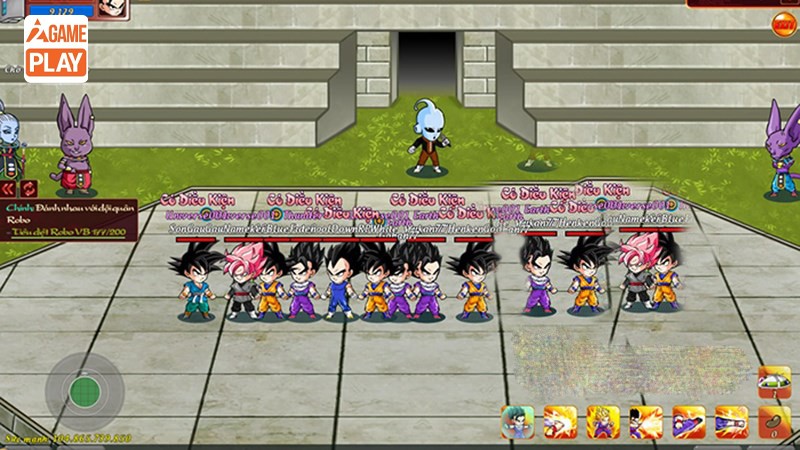
Task: Select the blue-haired character portrait skill
Action: pos(517,422)
